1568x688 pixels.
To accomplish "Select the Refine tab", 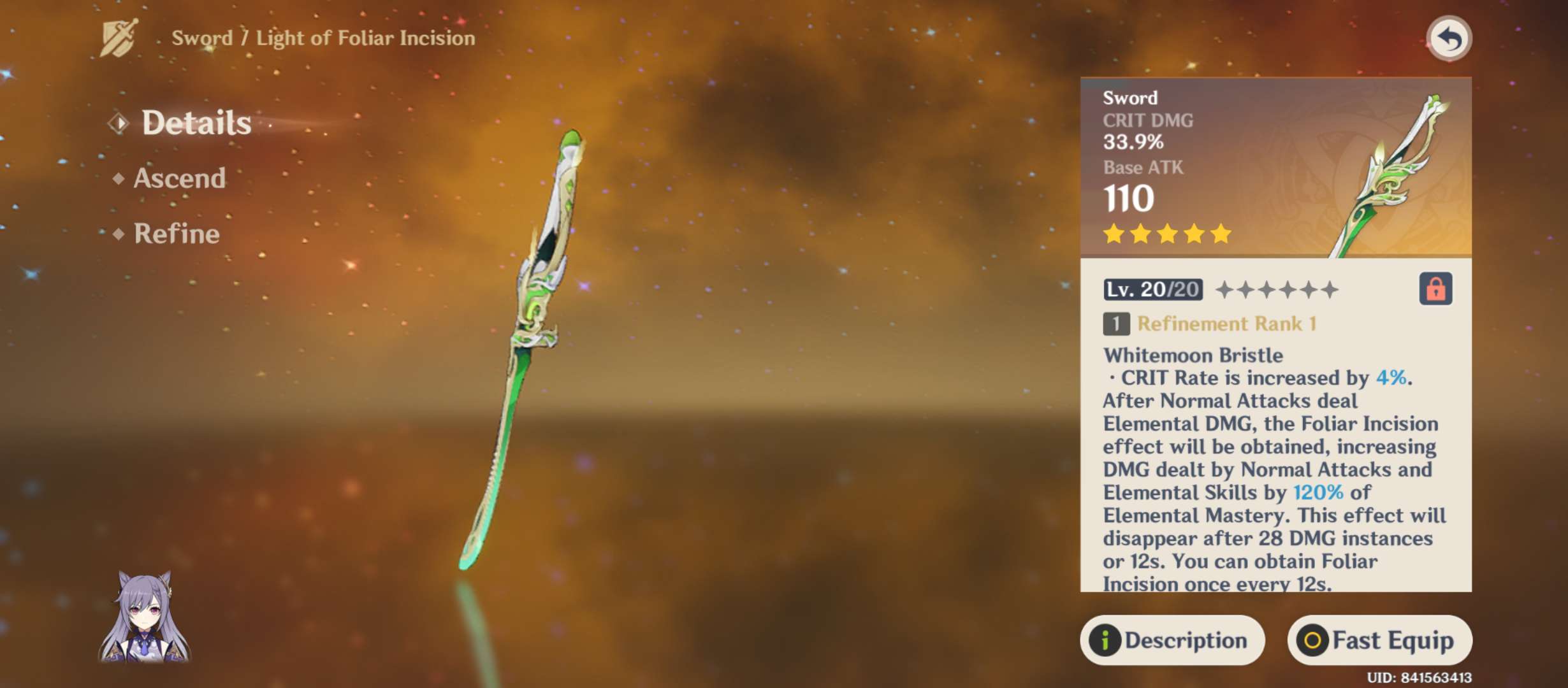I will (x=177, y=234).
